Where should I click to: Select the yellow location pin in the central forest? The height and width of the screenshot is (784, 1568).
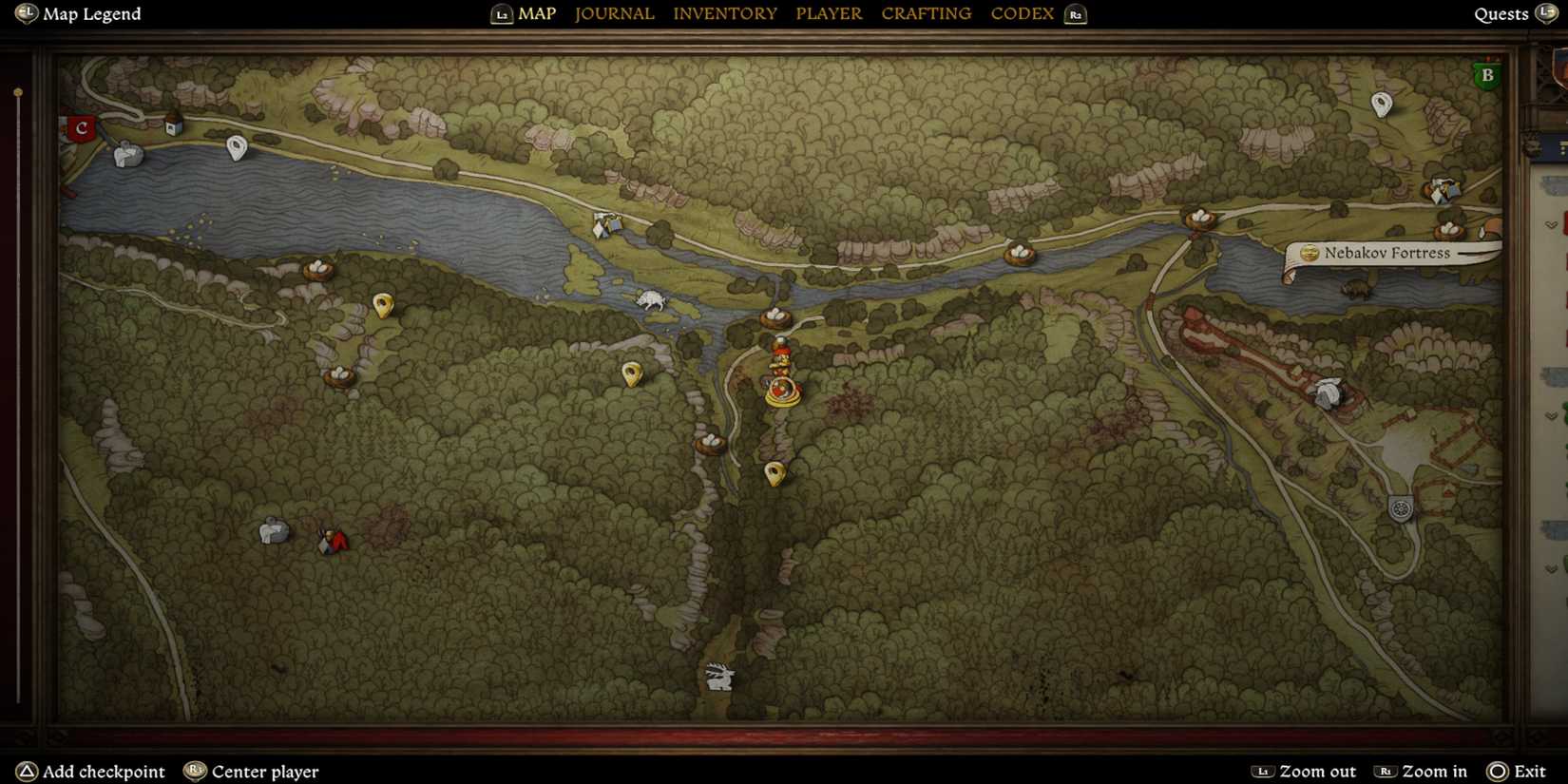(633, 373)
